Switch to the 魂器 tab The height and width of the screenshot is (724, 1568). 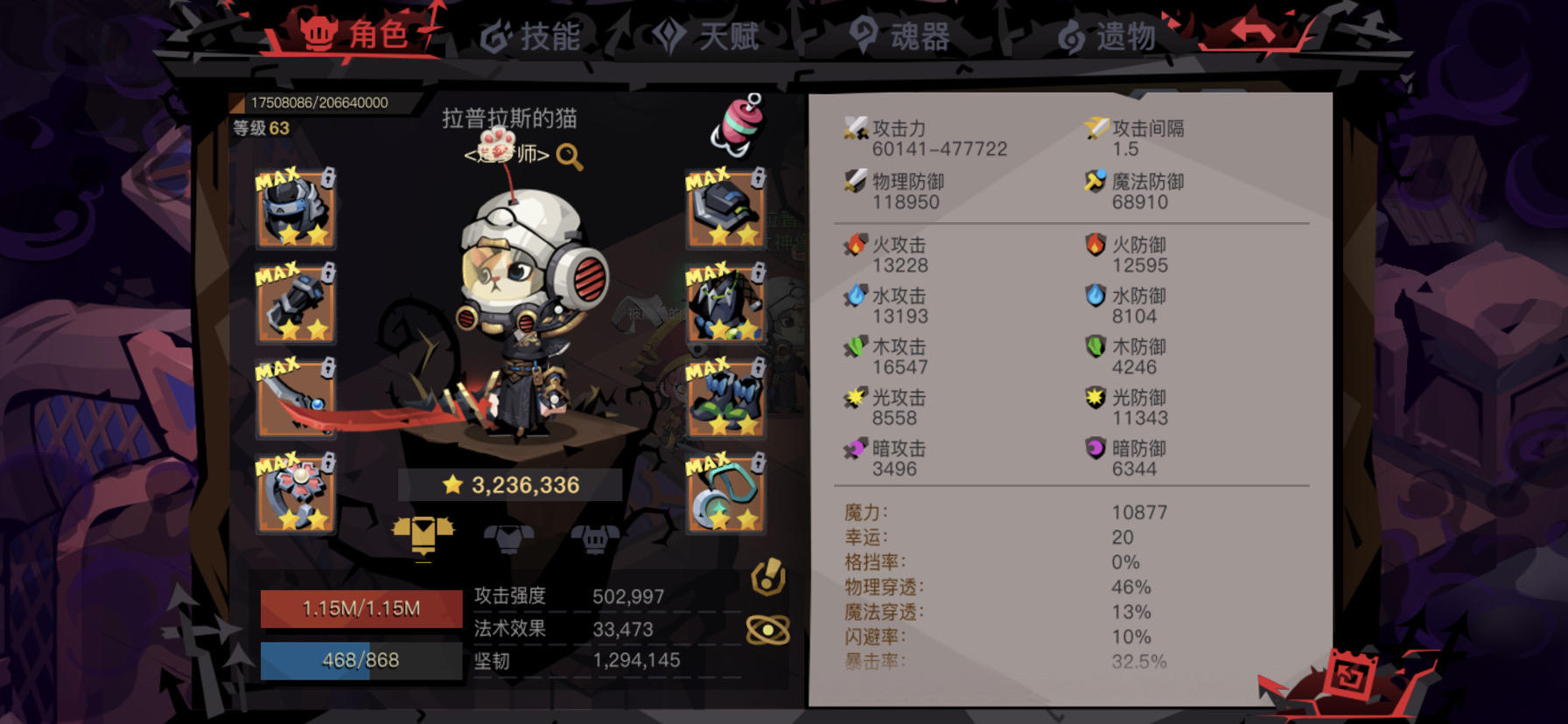(901, 37)
